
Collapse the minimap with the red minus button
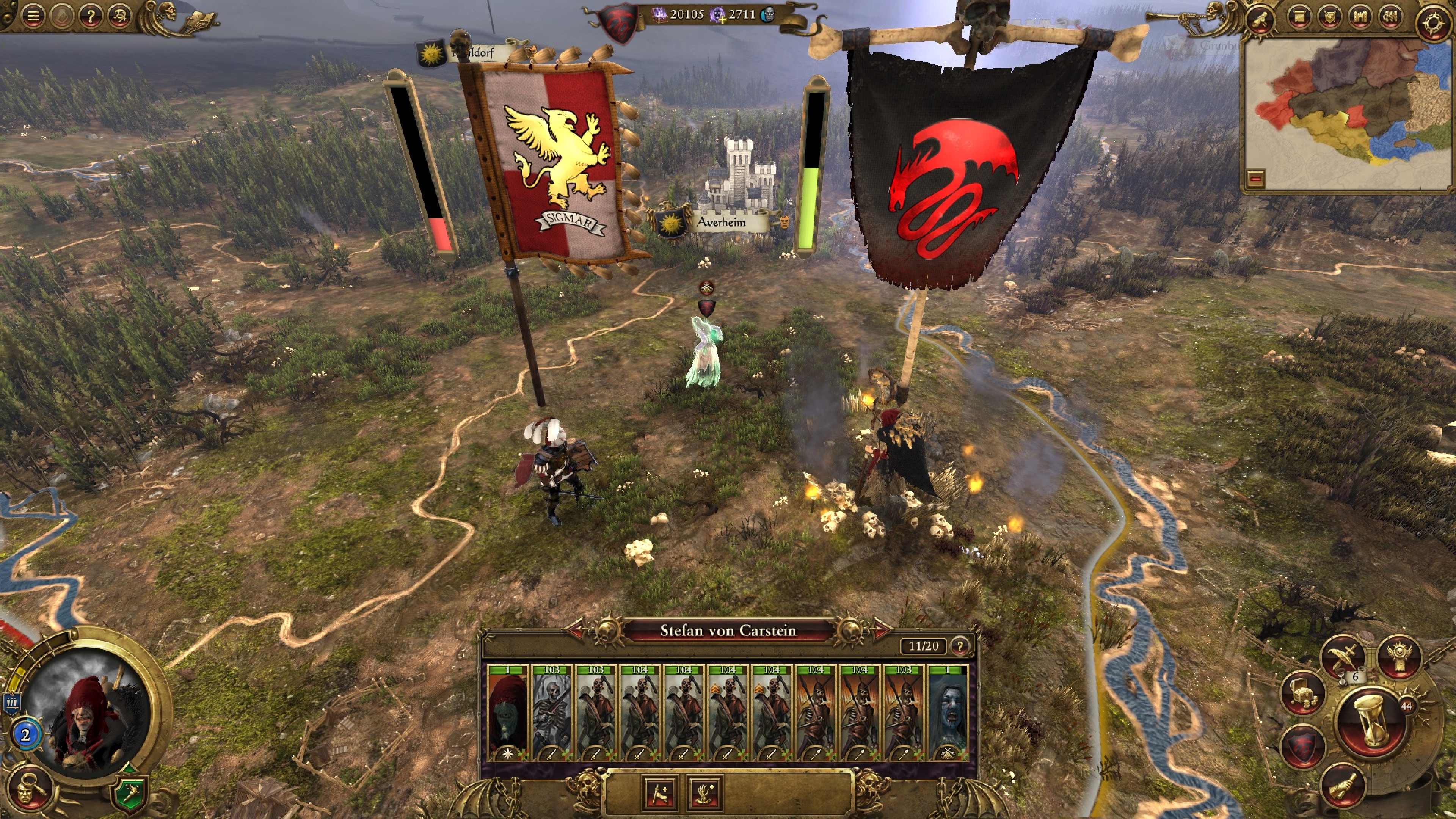point(1256,179)
